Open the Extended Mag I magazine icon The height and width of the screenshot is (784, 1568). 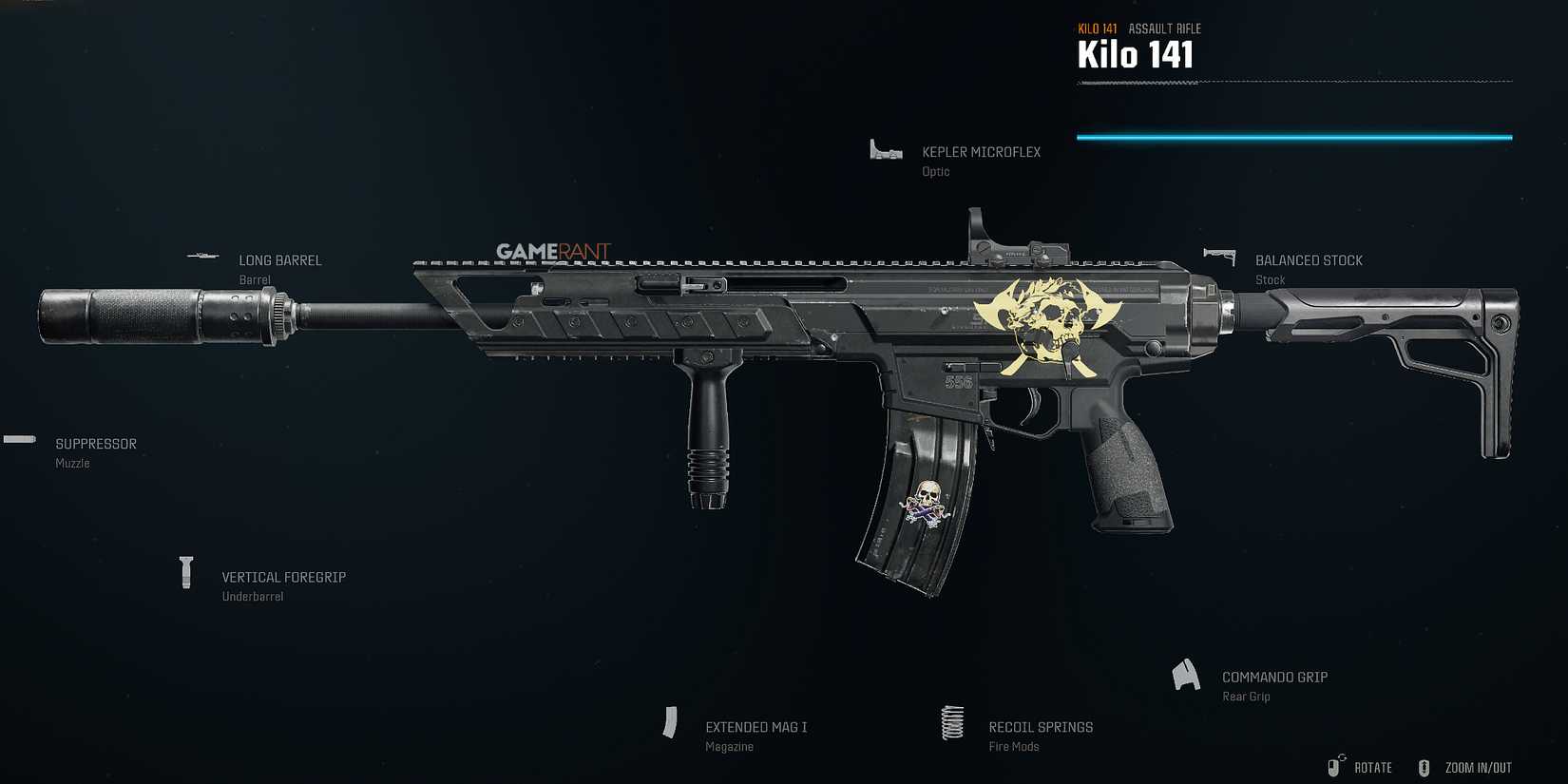coord(671,722)
